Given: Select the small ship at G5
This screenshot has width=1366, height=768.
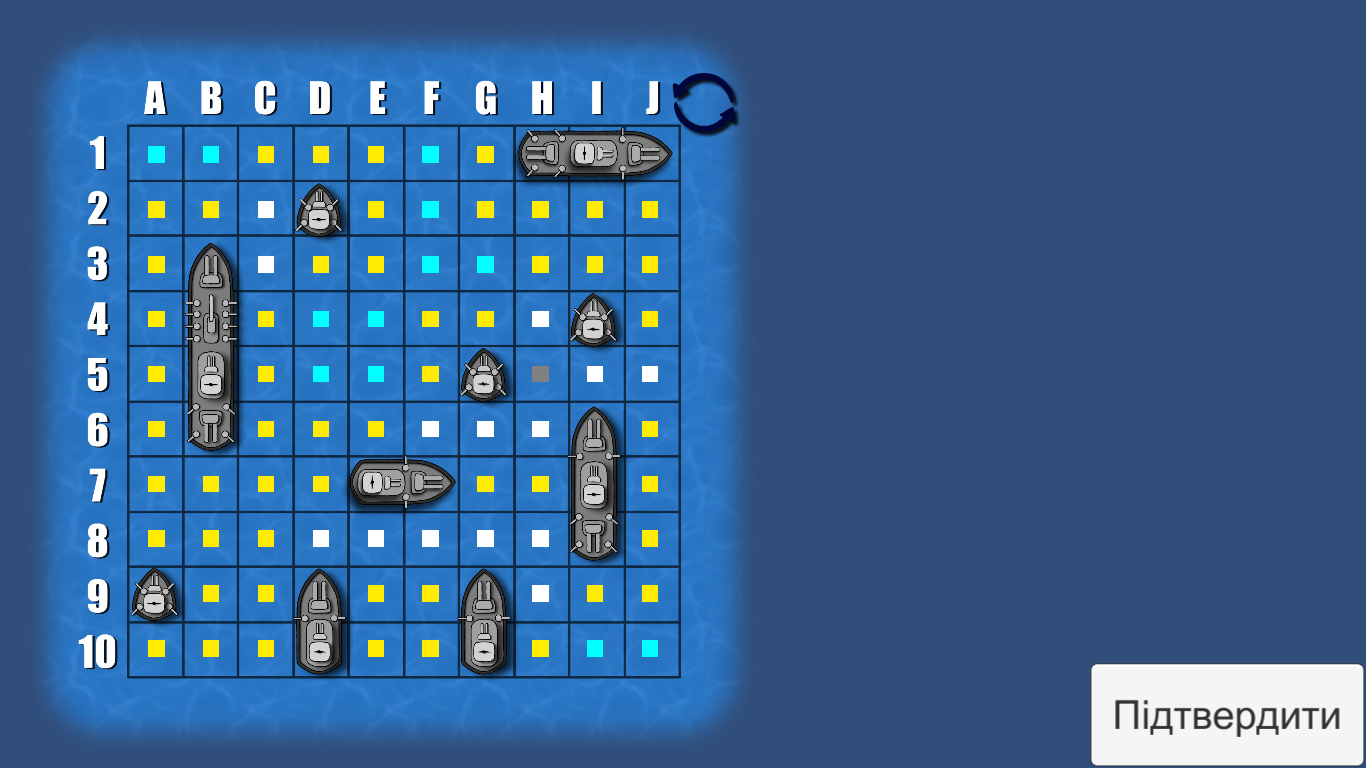Looking at the screenshot, I should (x=485, y=374).
